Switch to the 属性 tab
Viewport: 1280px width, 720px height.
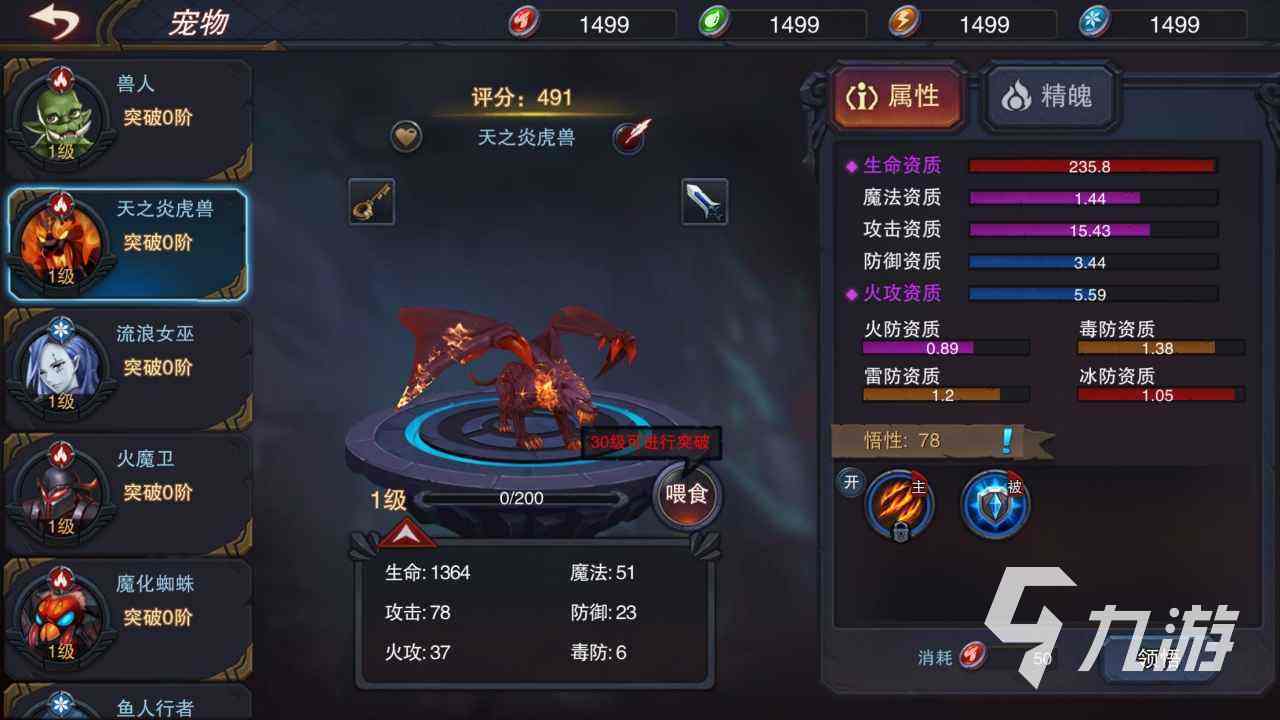point(899,98)
